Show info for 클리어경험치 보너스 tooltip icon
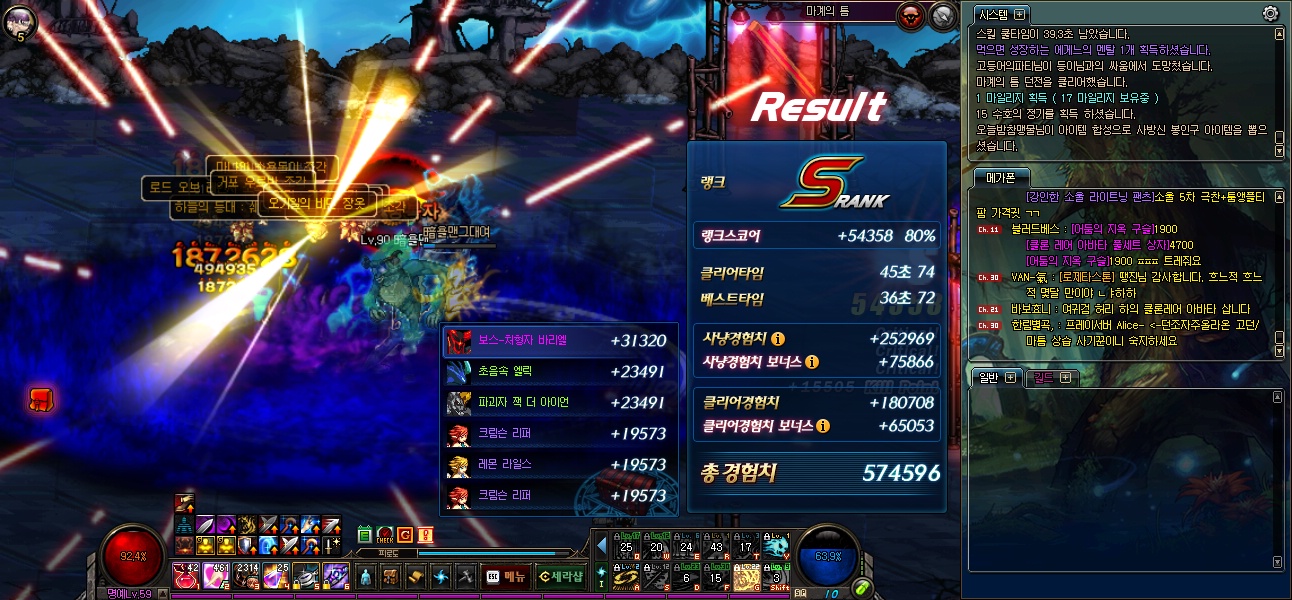 [x=822, y=426]
